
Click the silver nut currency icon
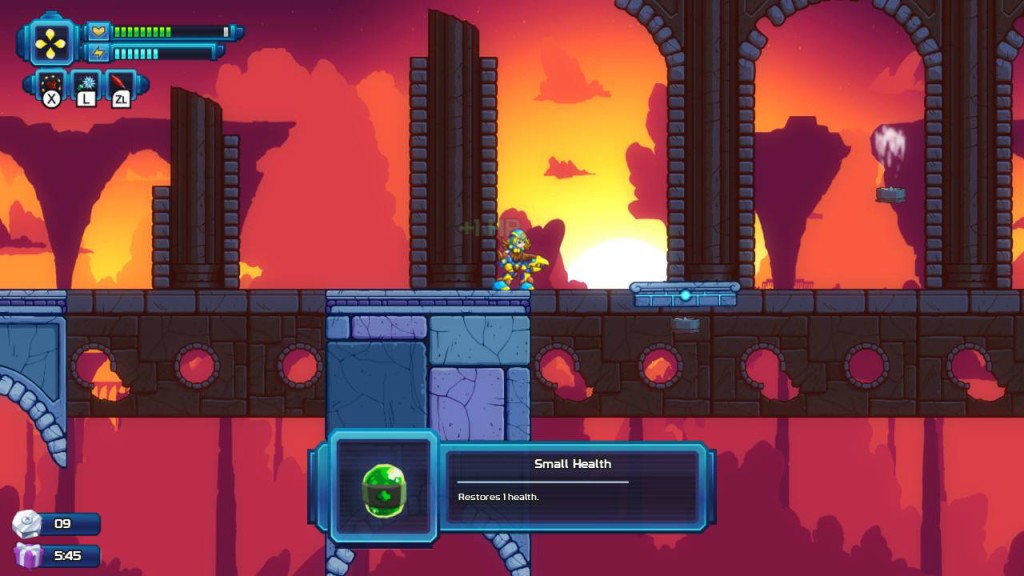click(27, 524)
